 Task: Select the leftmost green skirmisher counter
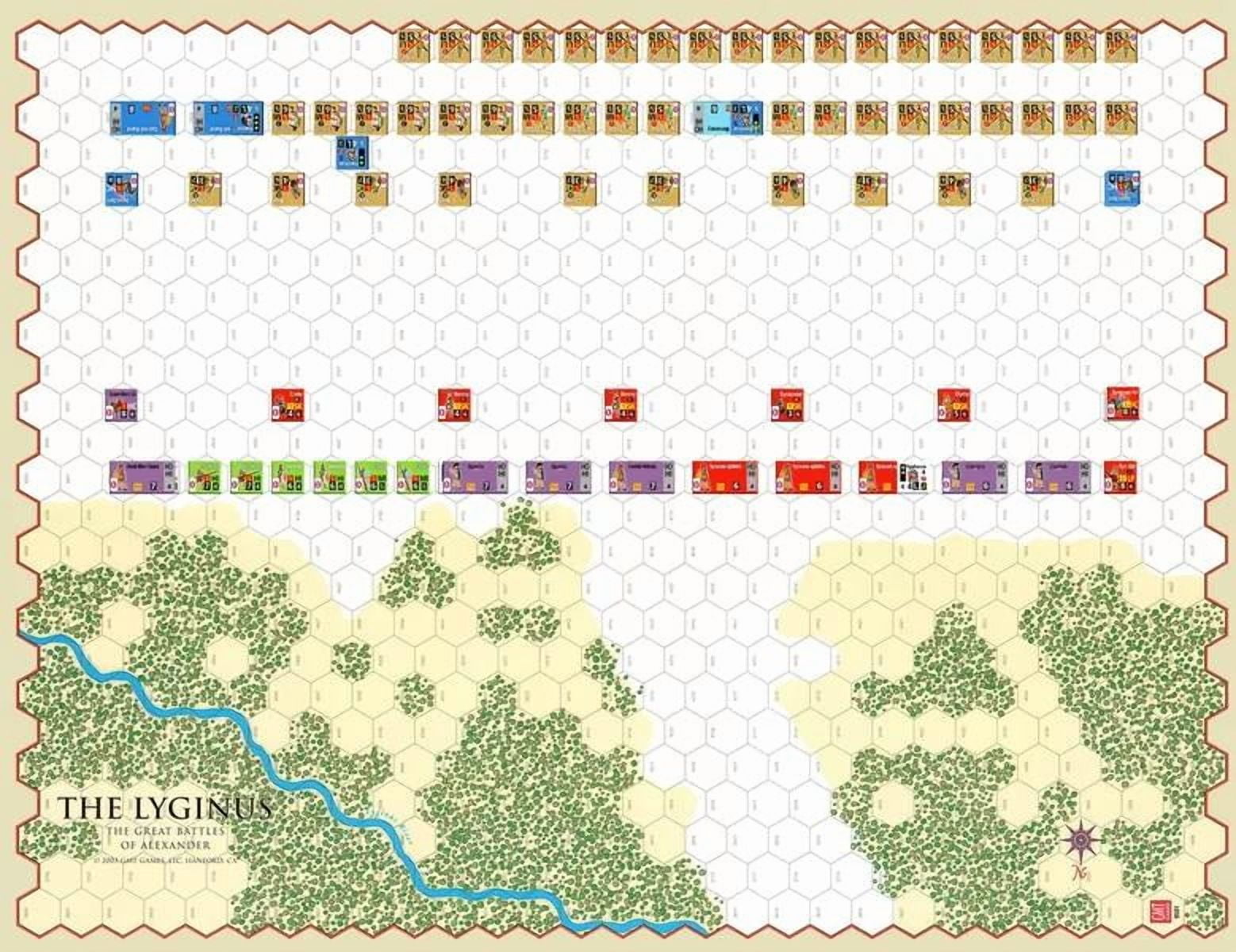coord(204,478)
